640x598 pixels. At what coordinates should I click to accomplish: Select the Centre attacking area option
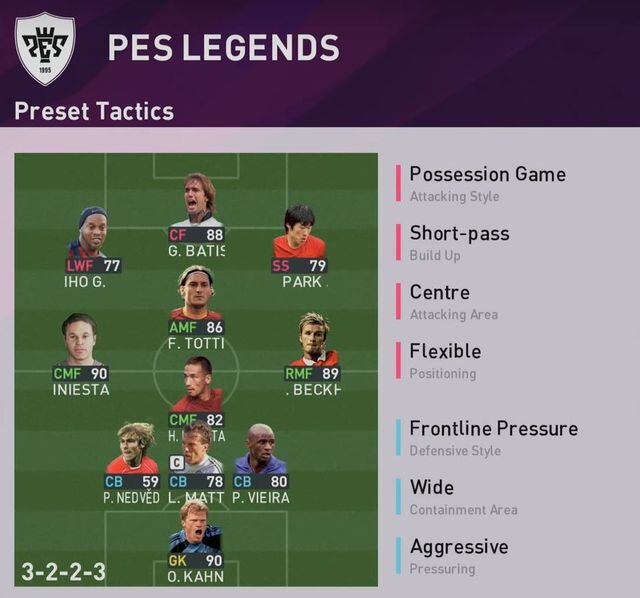[439, 301]
